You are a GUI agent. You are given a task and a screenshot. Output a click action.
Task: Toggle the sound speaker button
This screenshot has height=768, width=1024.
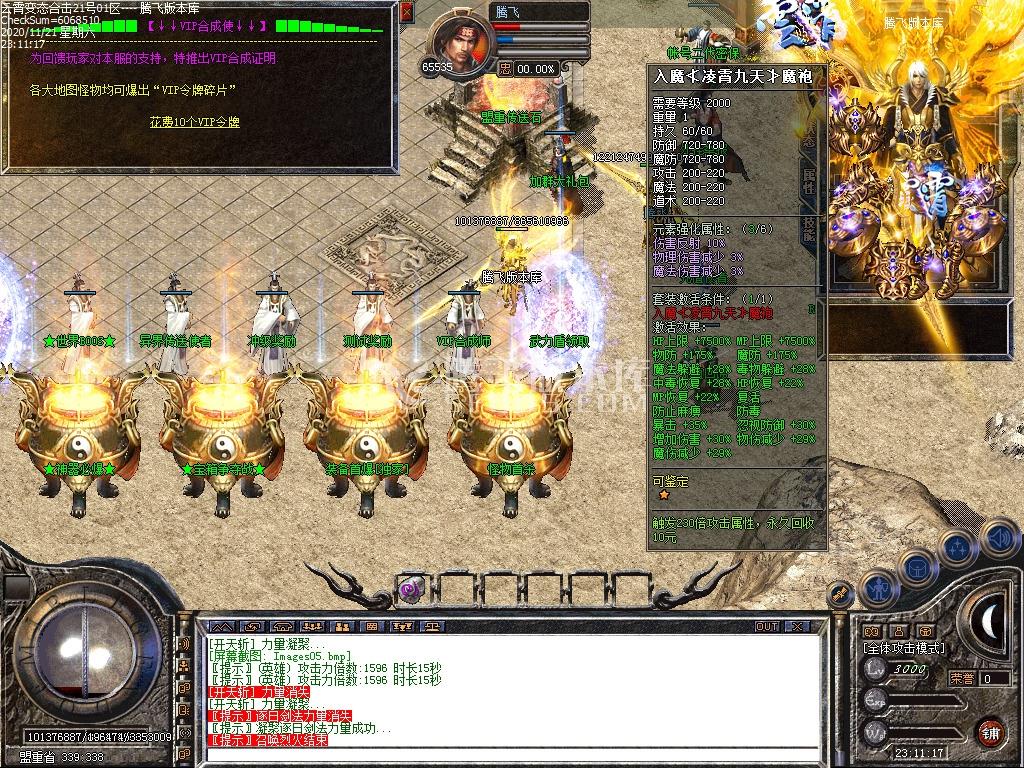(x=998, y=538)
